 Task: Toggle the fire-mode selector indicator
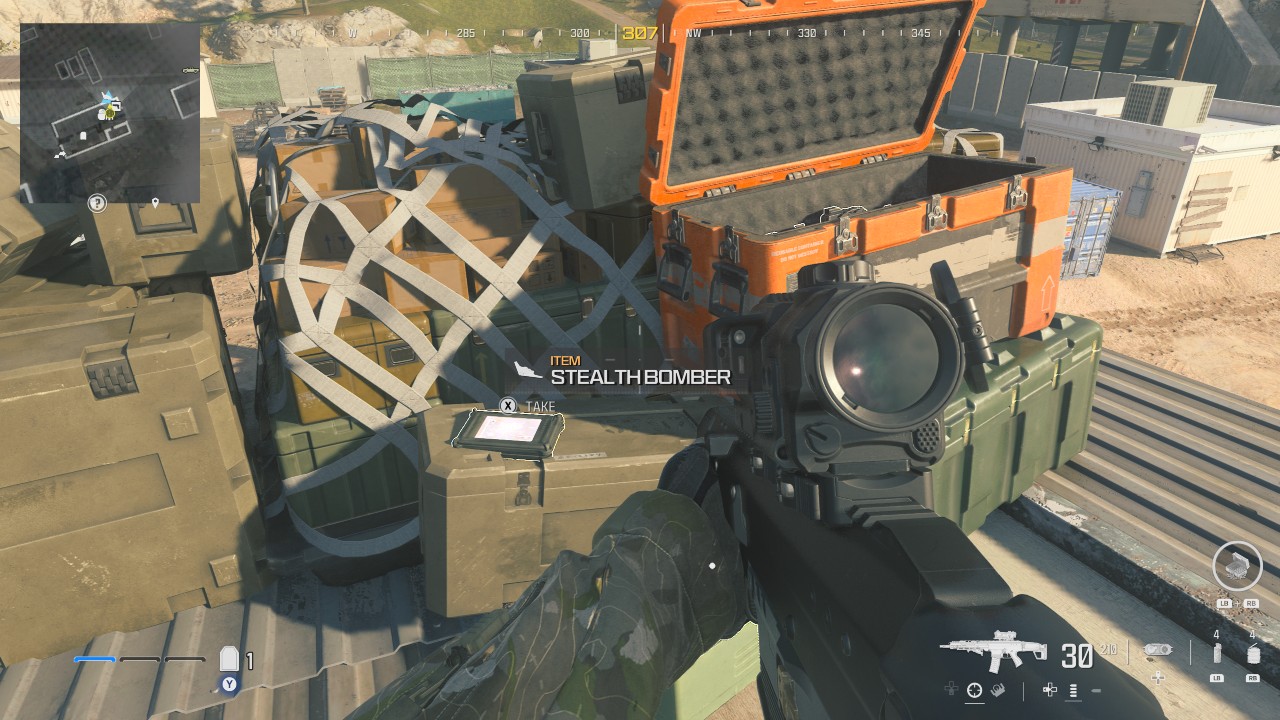click(1074, 691)
